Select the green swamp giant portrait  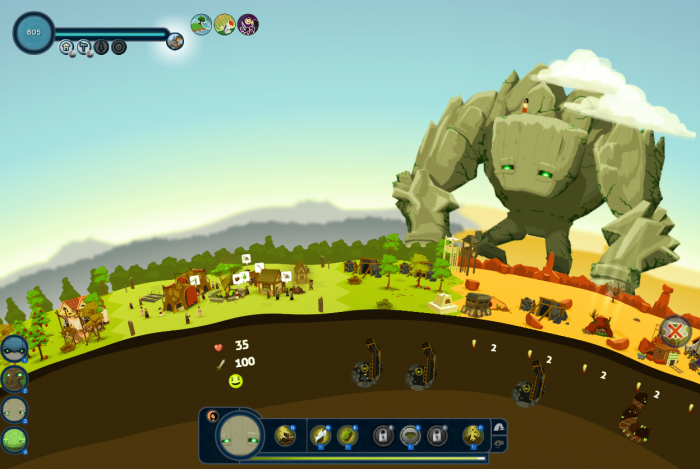point(14,439)
